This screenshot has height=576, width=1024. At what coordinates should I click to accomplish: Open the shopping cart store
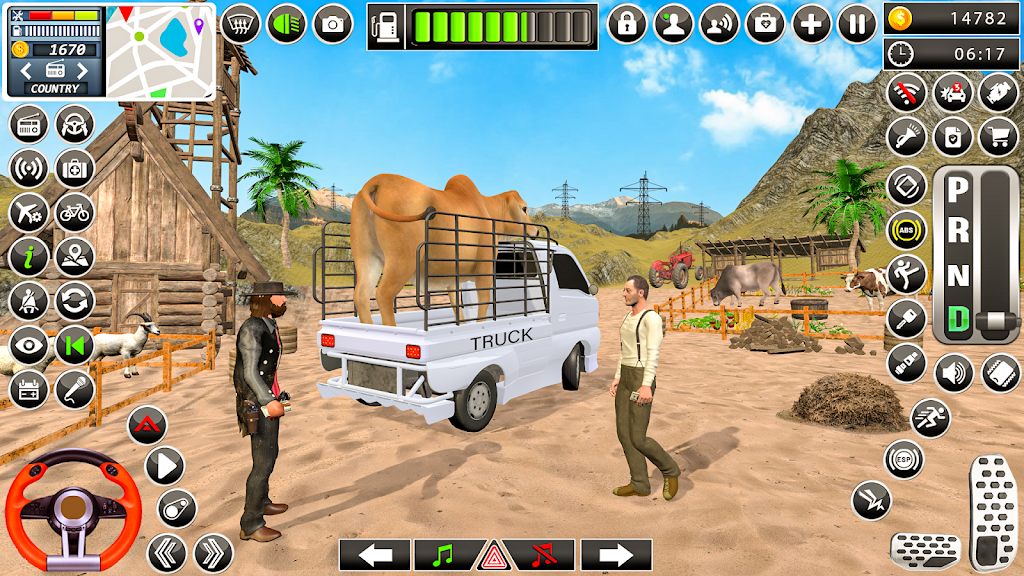(x=997, y=136)
